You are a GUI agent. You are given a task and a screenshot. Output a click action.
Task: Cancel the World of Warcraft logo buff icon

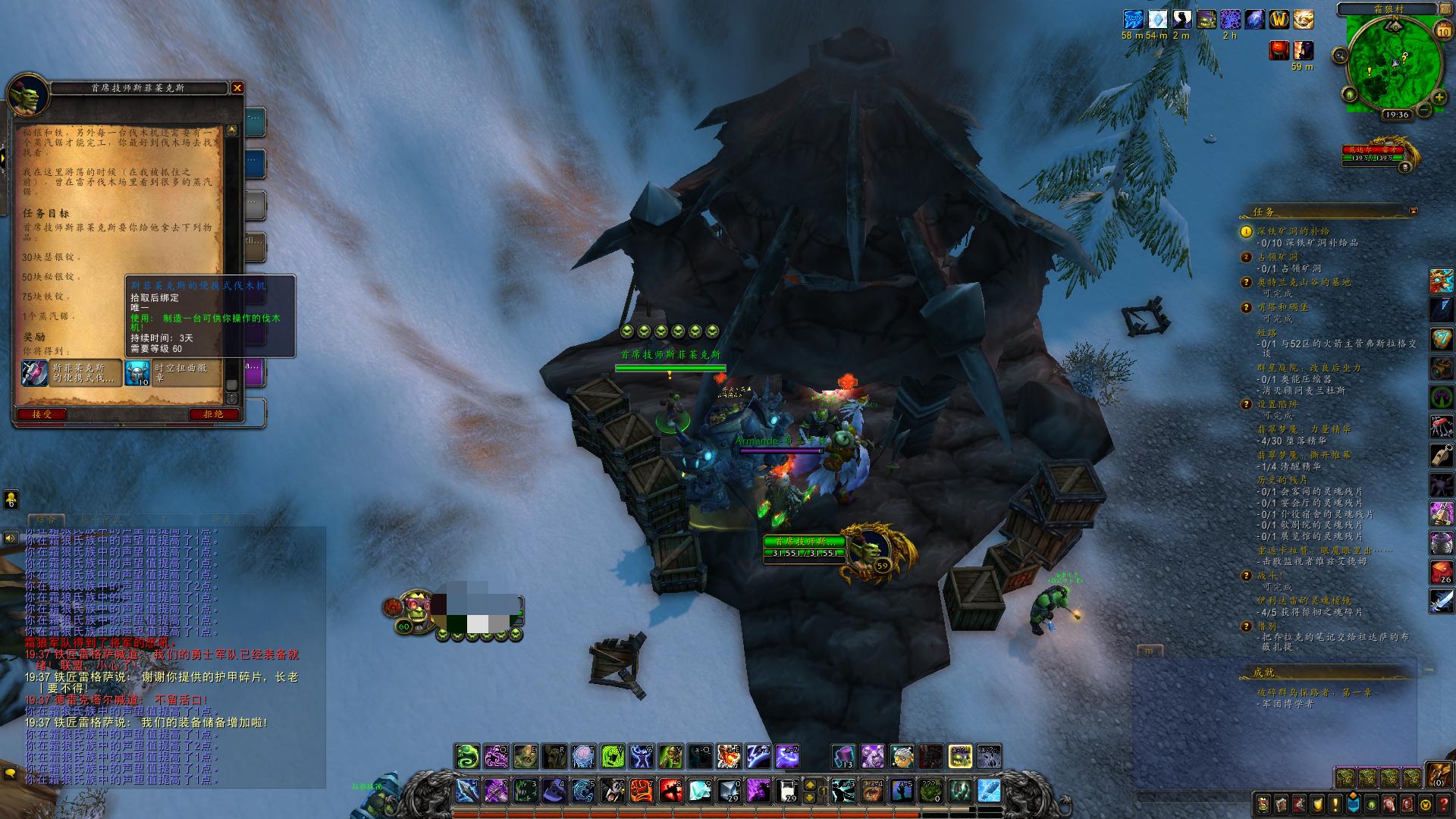(1280, 19)
